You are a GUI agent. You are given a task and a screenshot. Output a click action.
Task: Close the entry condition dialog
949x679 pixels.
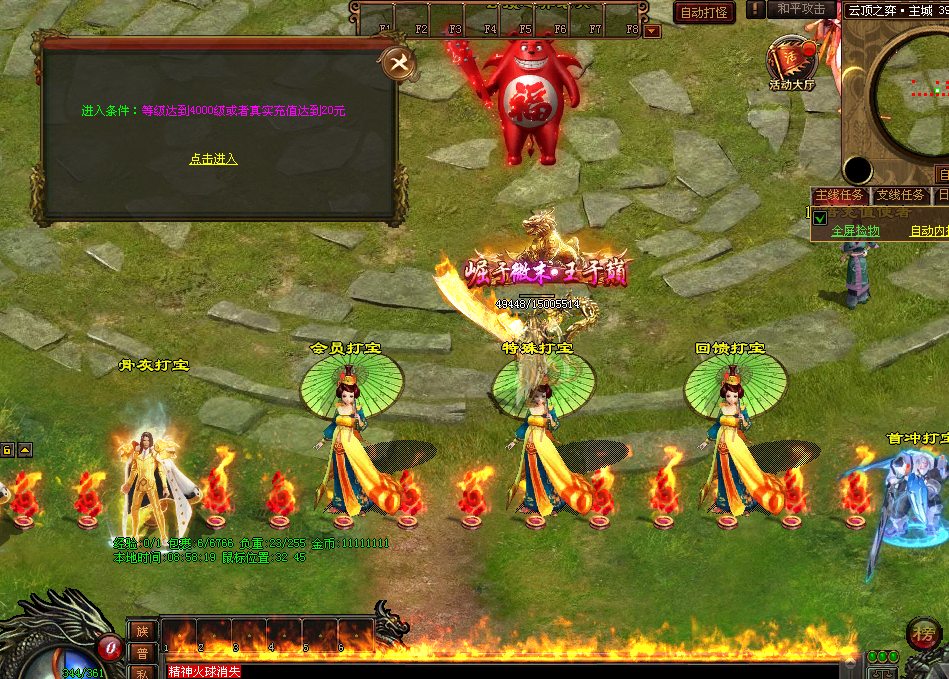coord(400,64)
